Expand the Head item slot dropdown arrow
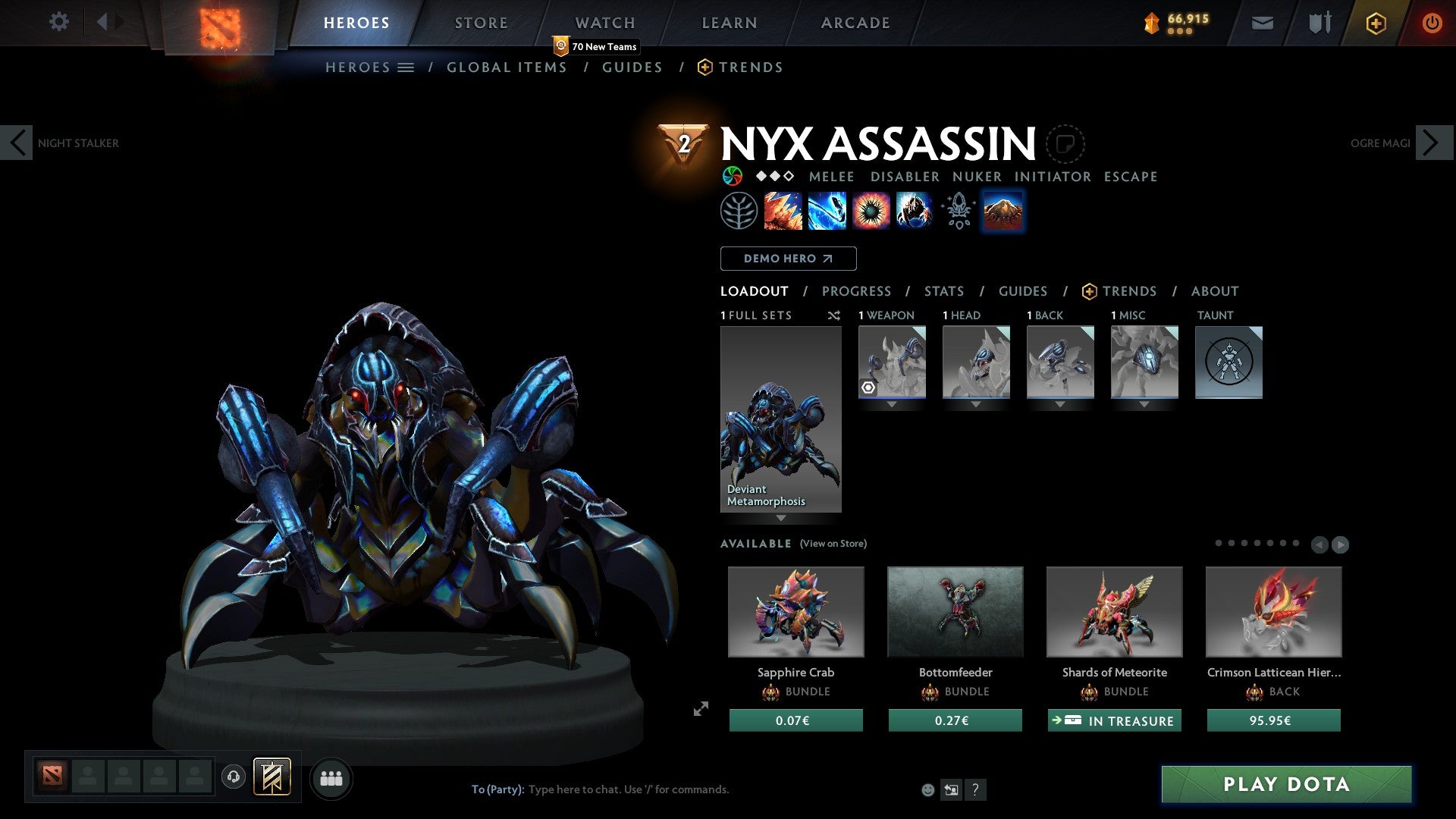 (975, 404)
